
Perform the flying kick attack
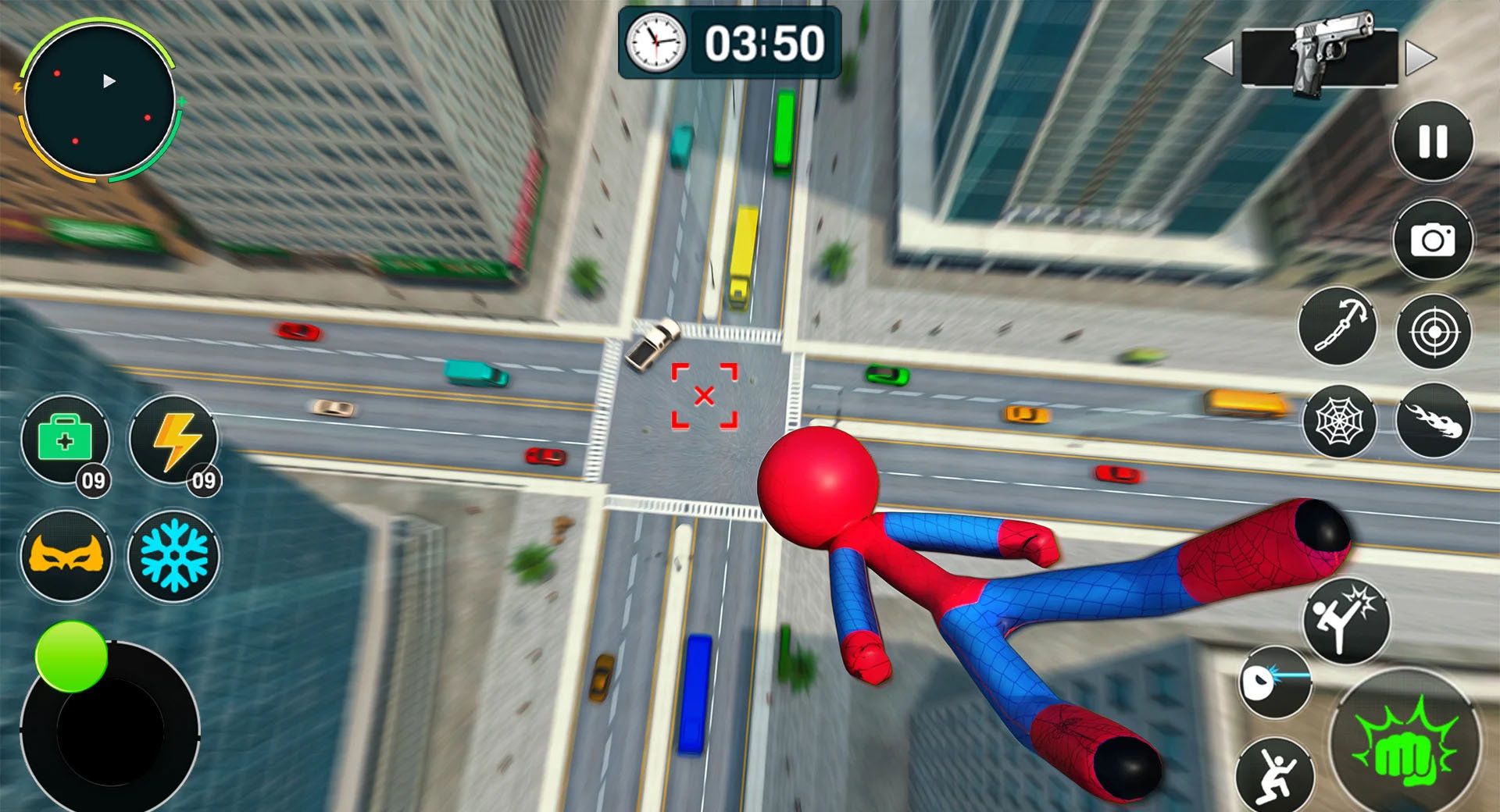click(x=1345, y=621)
